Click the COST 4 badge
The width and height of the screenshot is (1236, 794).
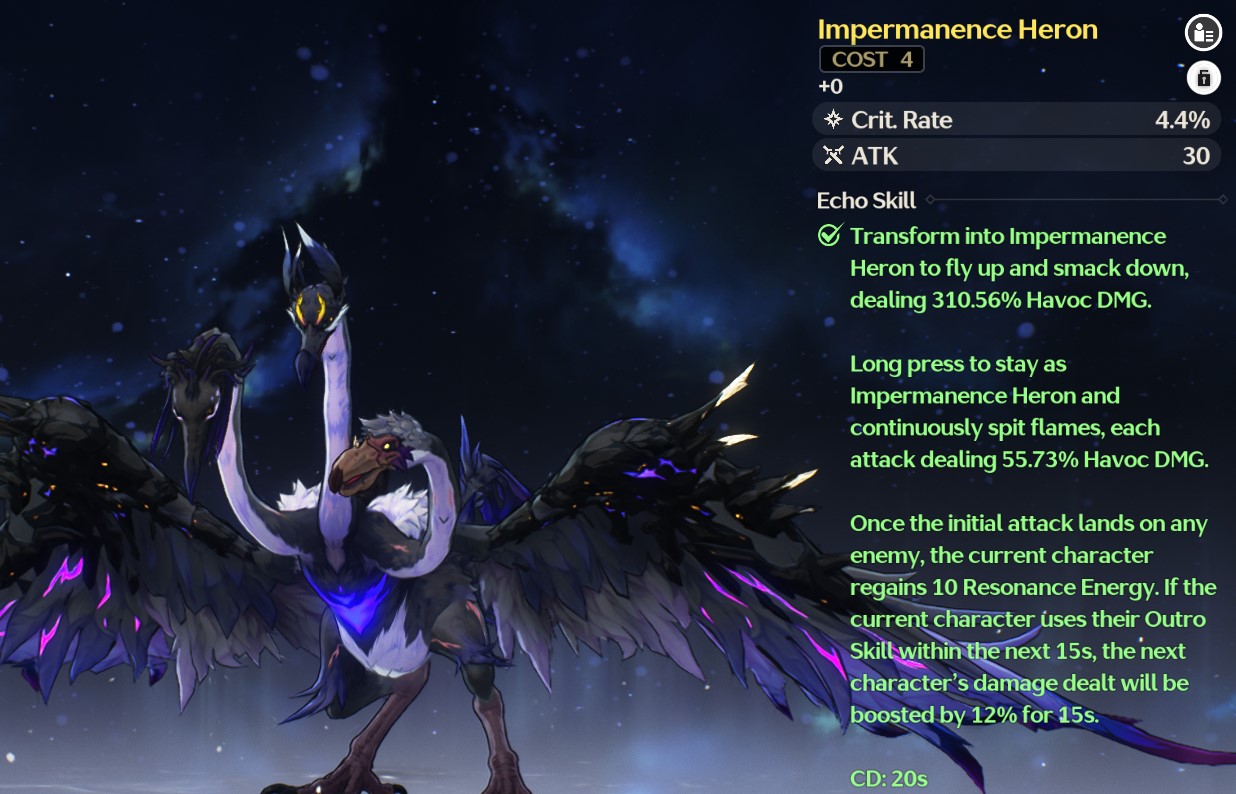(871, 59)
